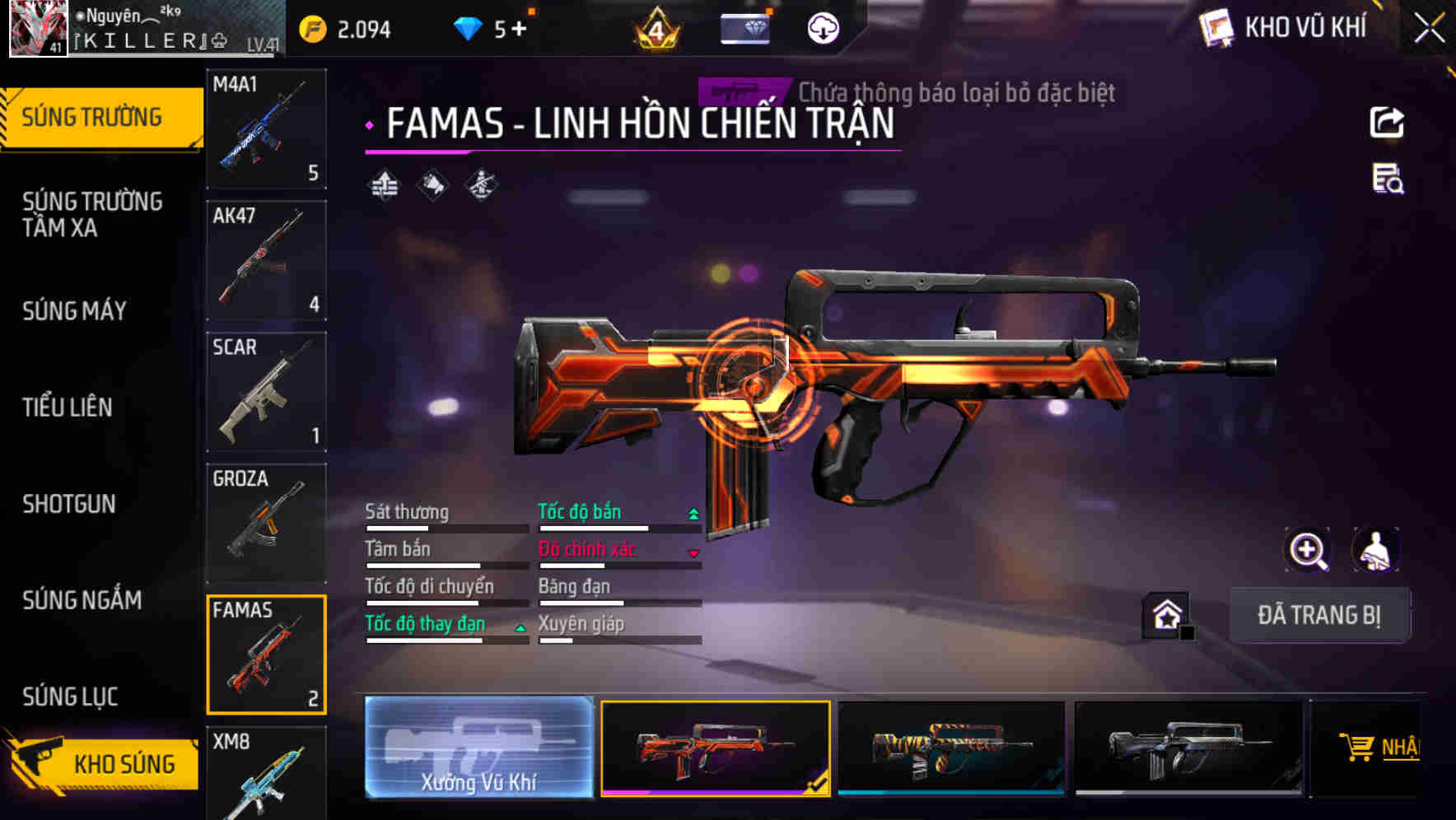1456x820 pixels.
Task: Select the SCAR weapon tile
Action: [266, 392]
